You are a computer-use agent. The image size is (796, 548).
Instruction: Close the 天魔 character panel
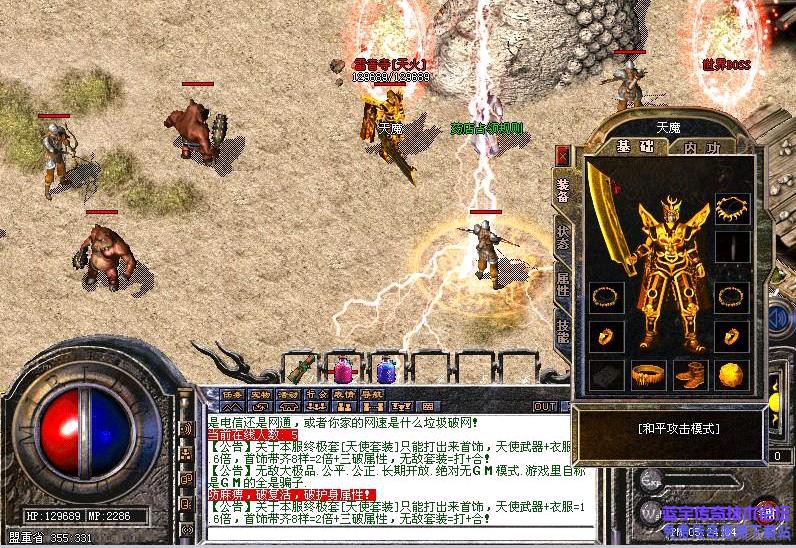562,156
